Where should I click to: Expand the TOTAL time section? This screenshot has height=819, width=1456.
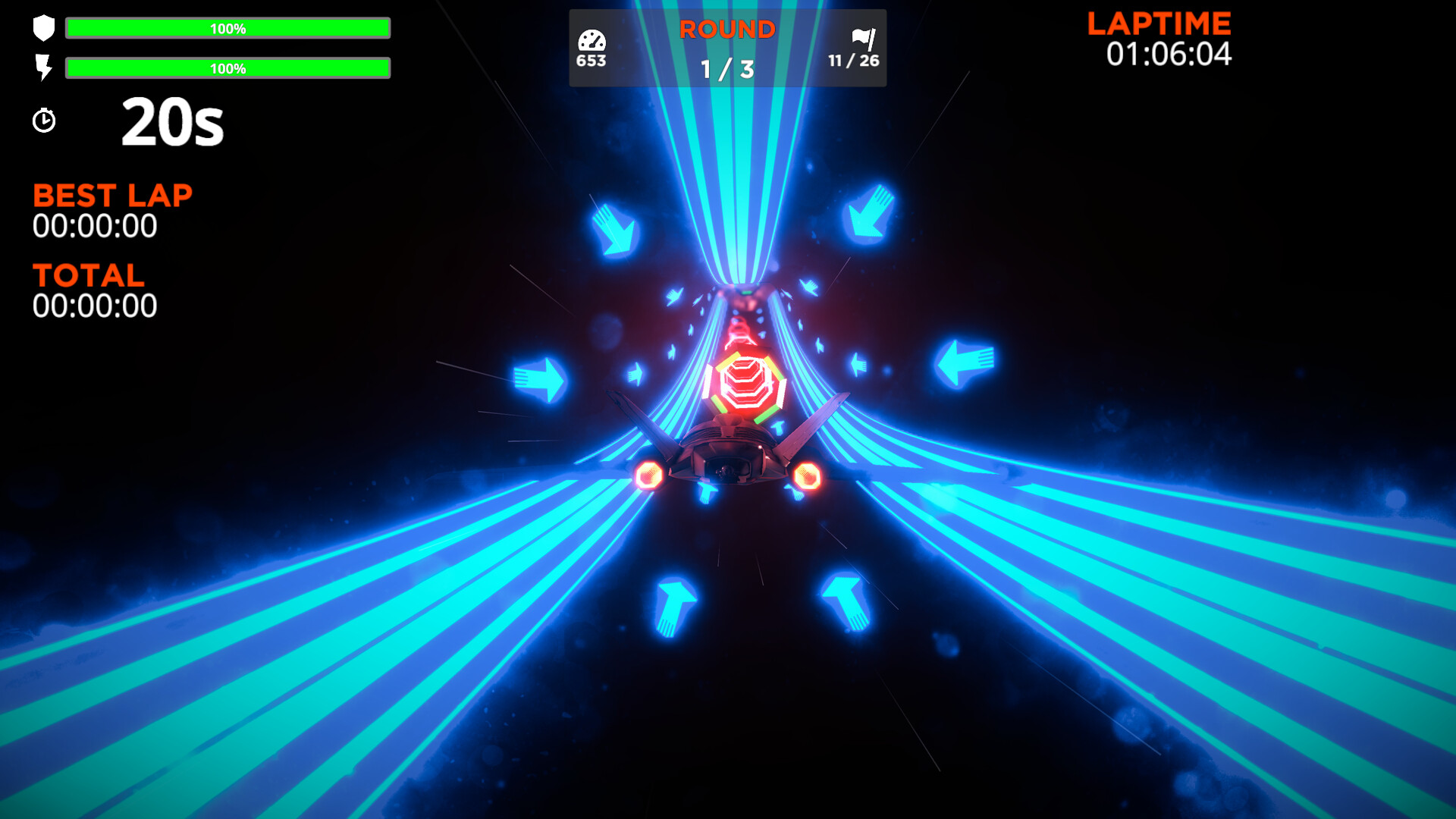pyautogui.click(x=87, y=275)
